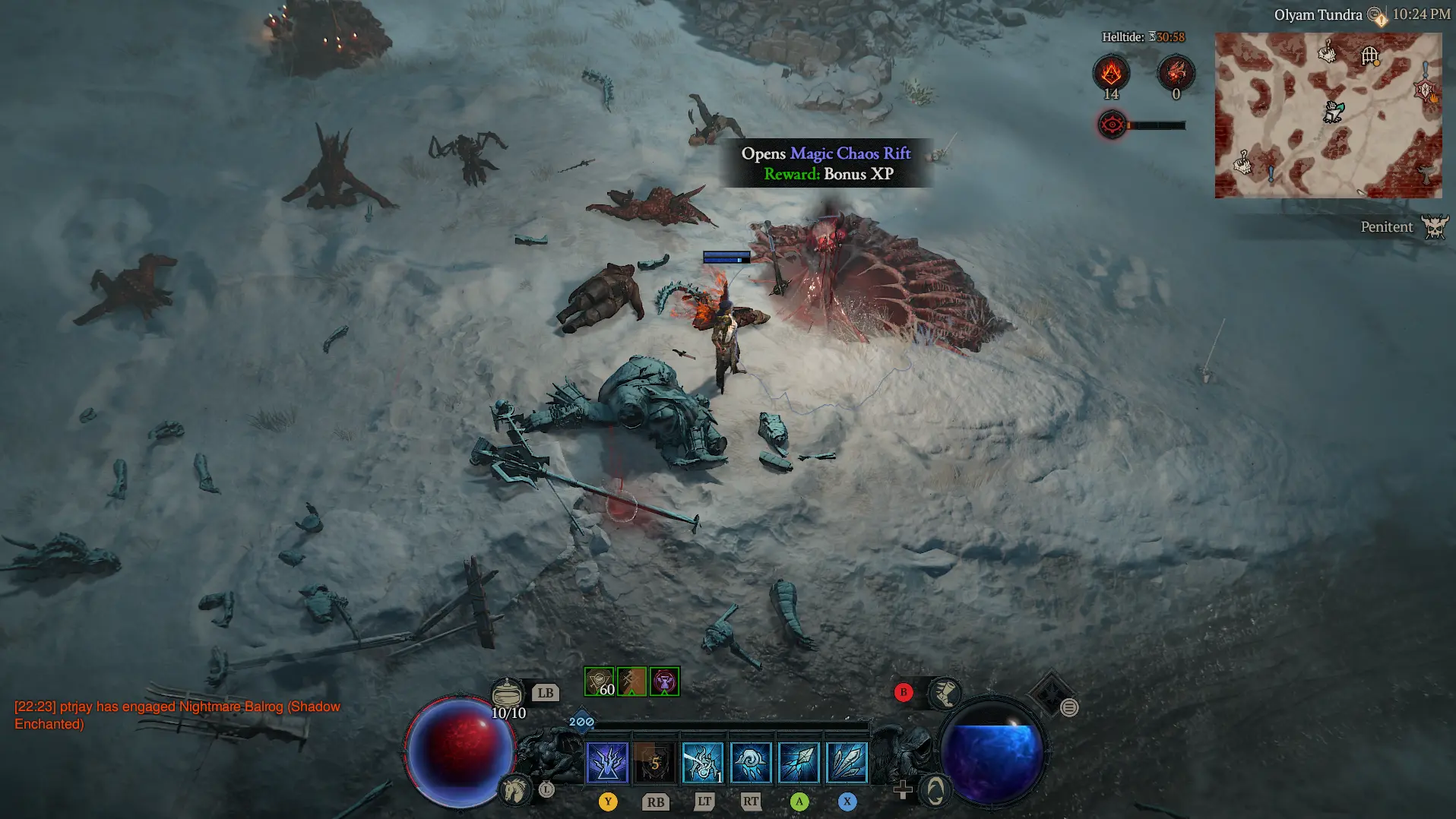The width and height of the screenshot is (1456, 819).
Task: Activate the Blizzard cloud skill
Action: [x=750, y=763]
